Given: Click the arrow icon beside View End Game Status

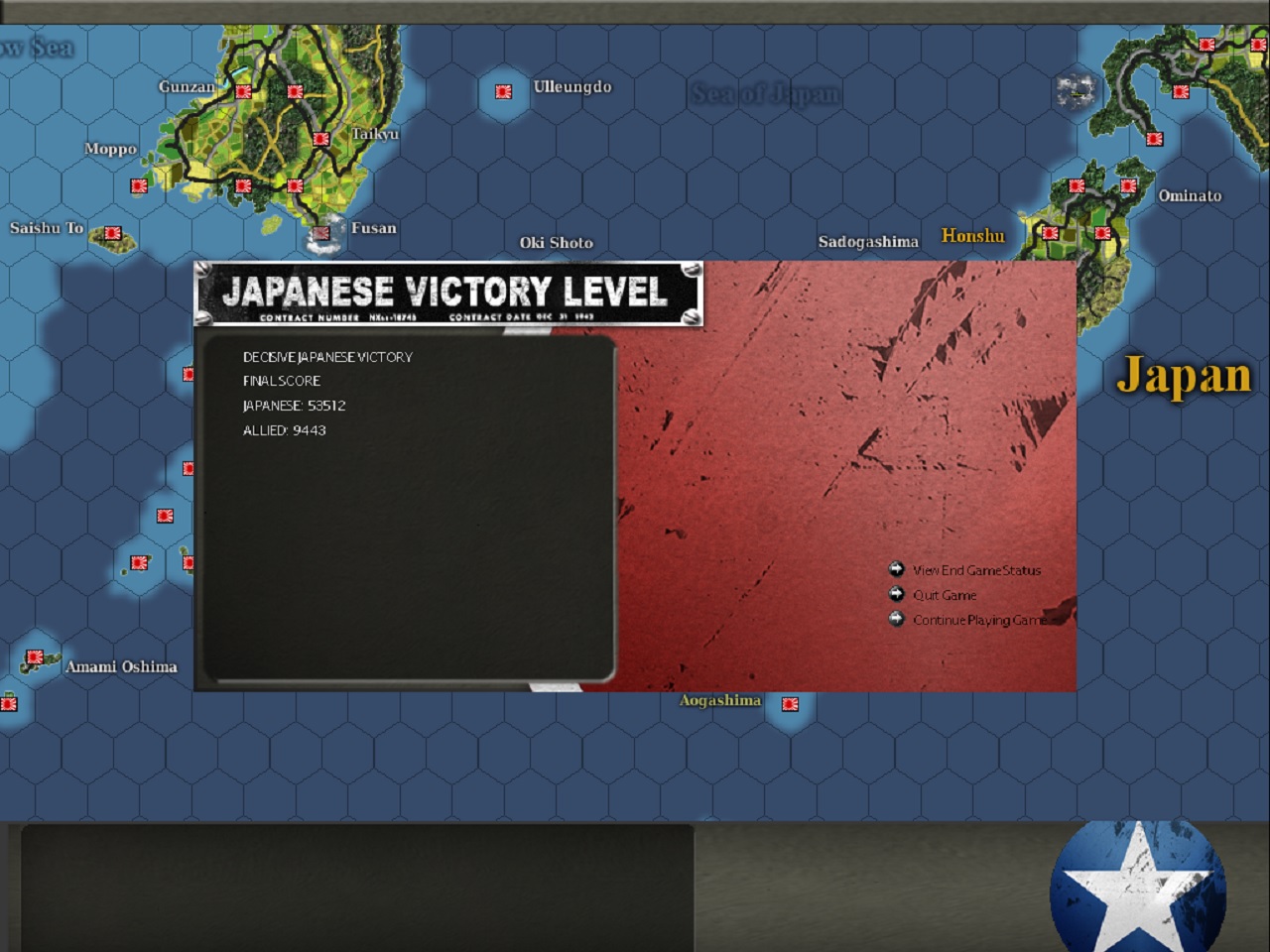Looking at the screenshot, I should click(898, 569).
